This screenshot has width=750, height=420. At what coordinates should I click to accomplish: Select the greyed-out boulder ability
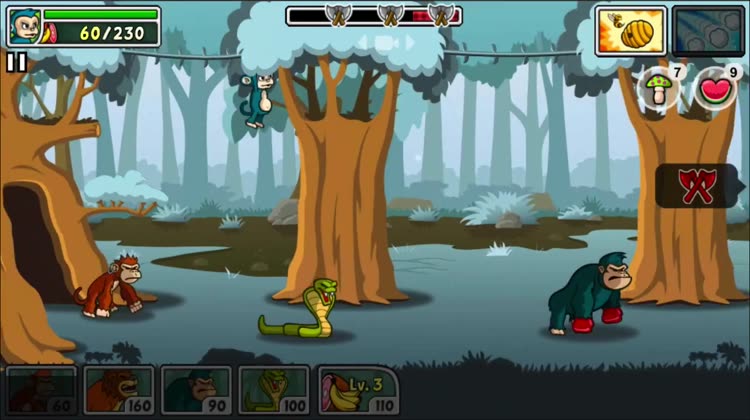(x=708, y=31)
